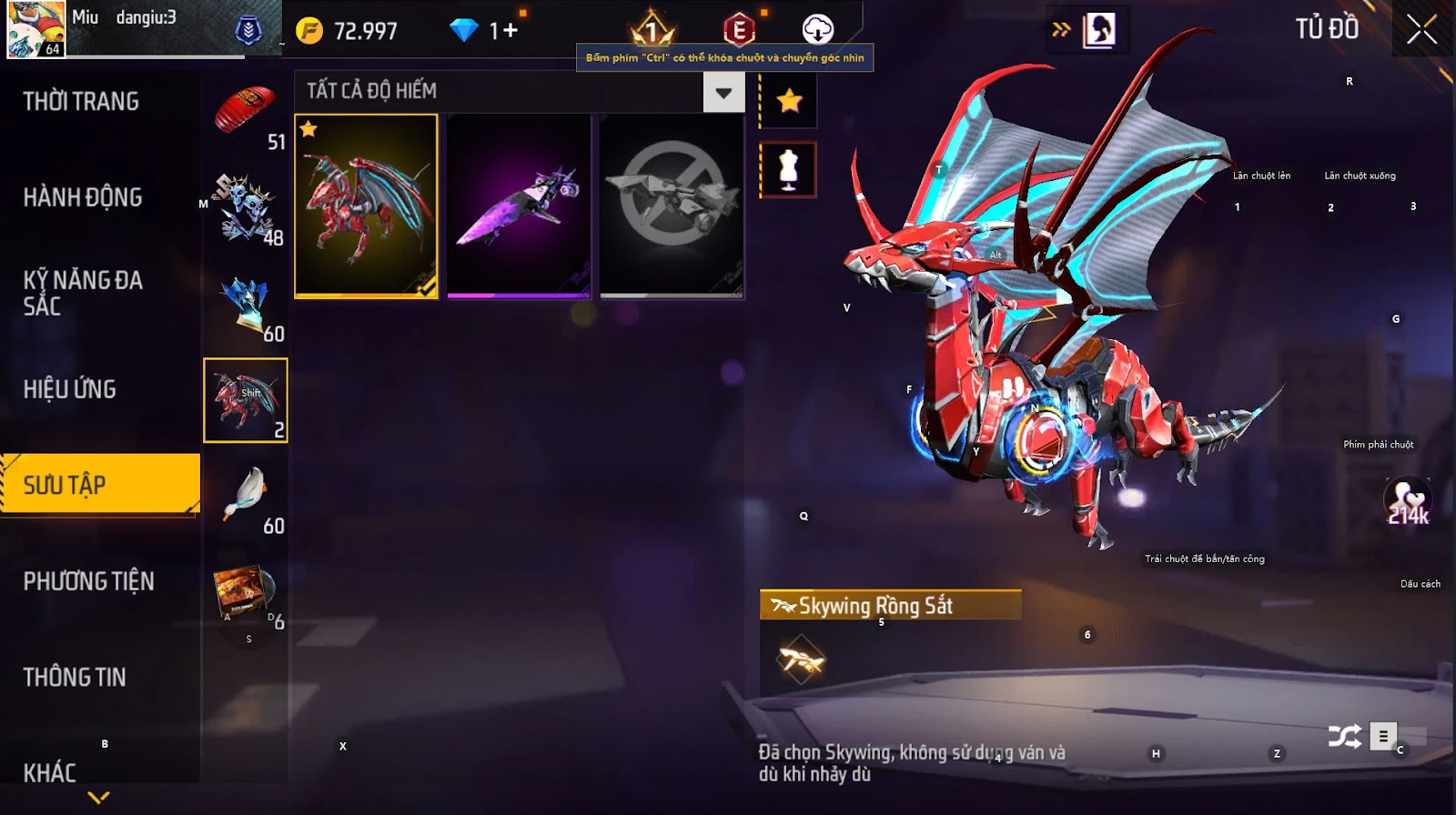Open the Hiệu Ứng section

tap(70, 389)
